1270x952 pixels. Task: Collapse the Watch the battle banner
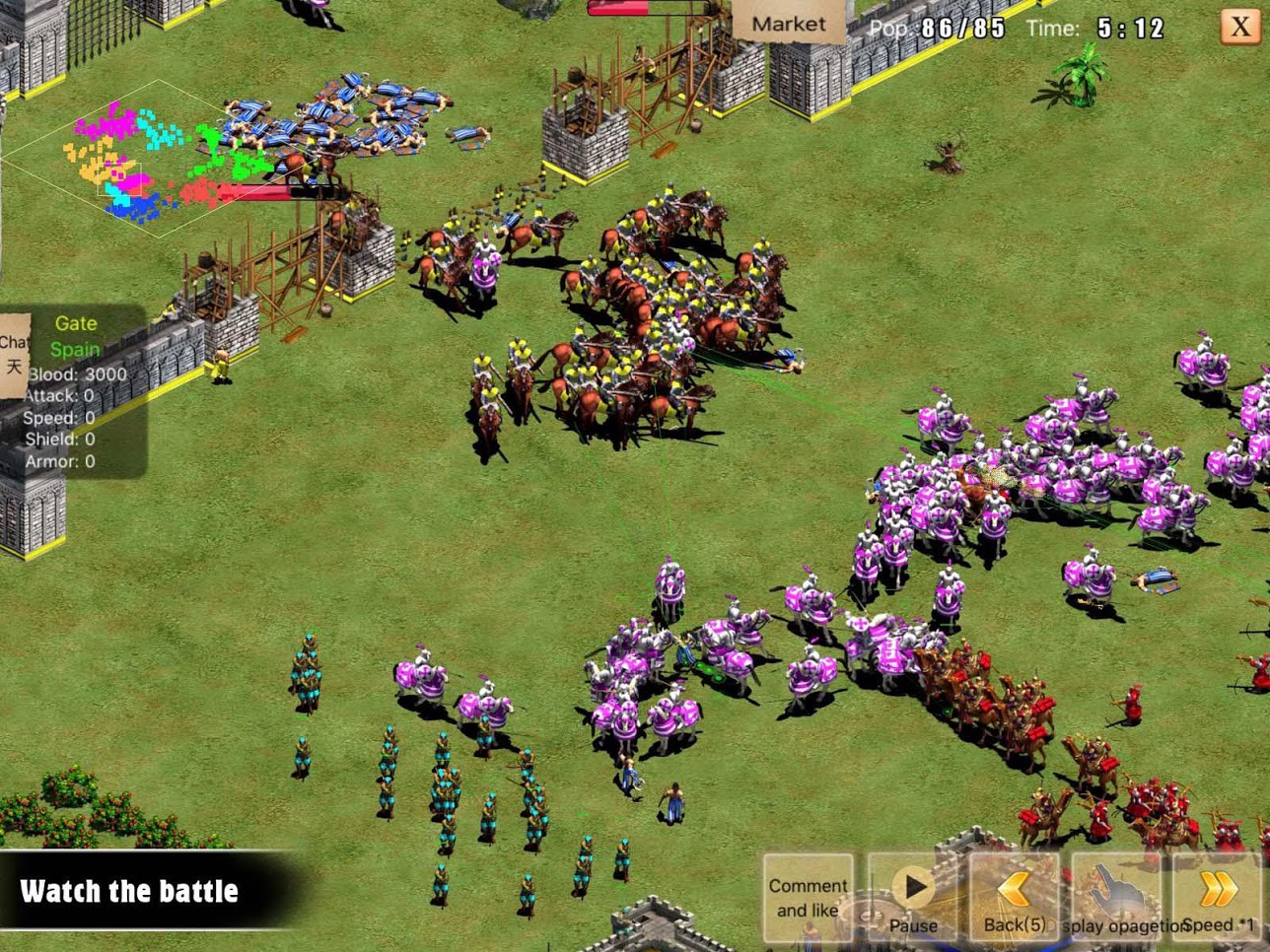coord(129,891)
